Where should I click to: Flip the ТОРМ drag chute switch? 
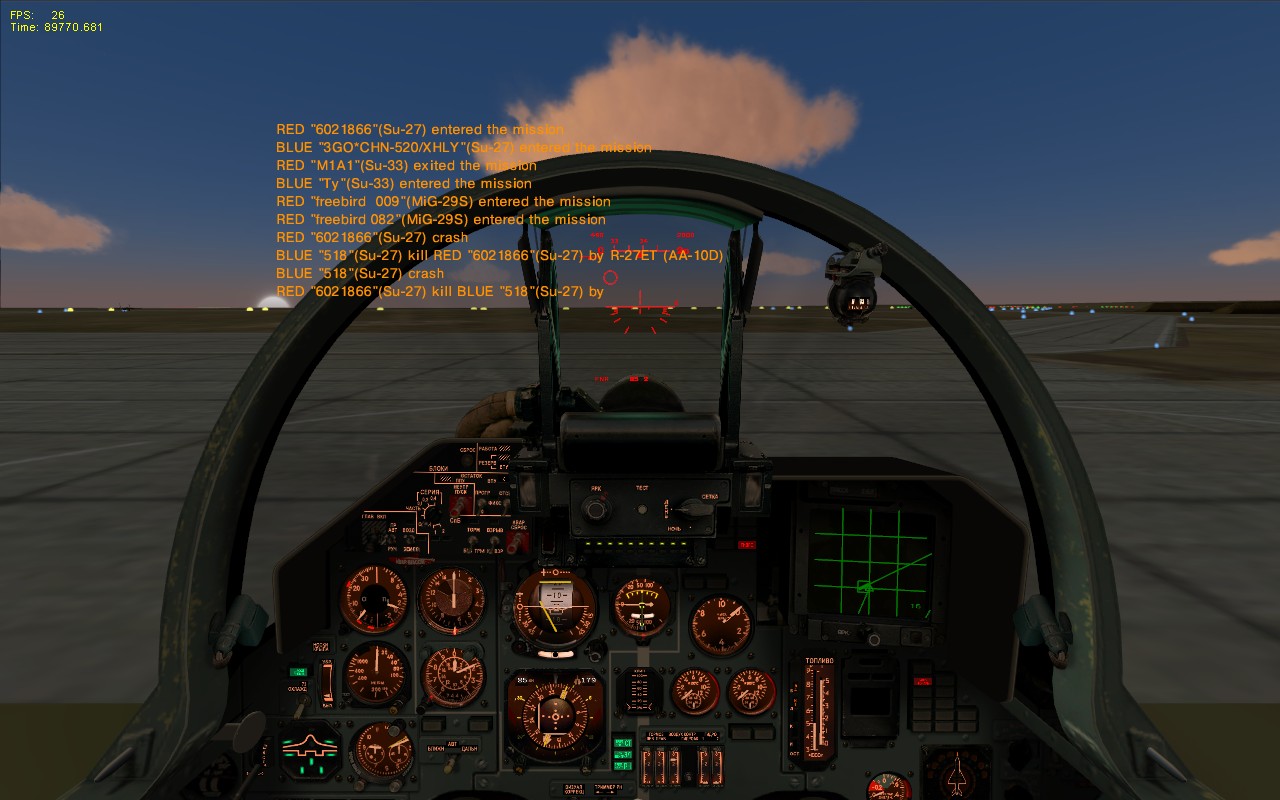(x=471, y=539)
